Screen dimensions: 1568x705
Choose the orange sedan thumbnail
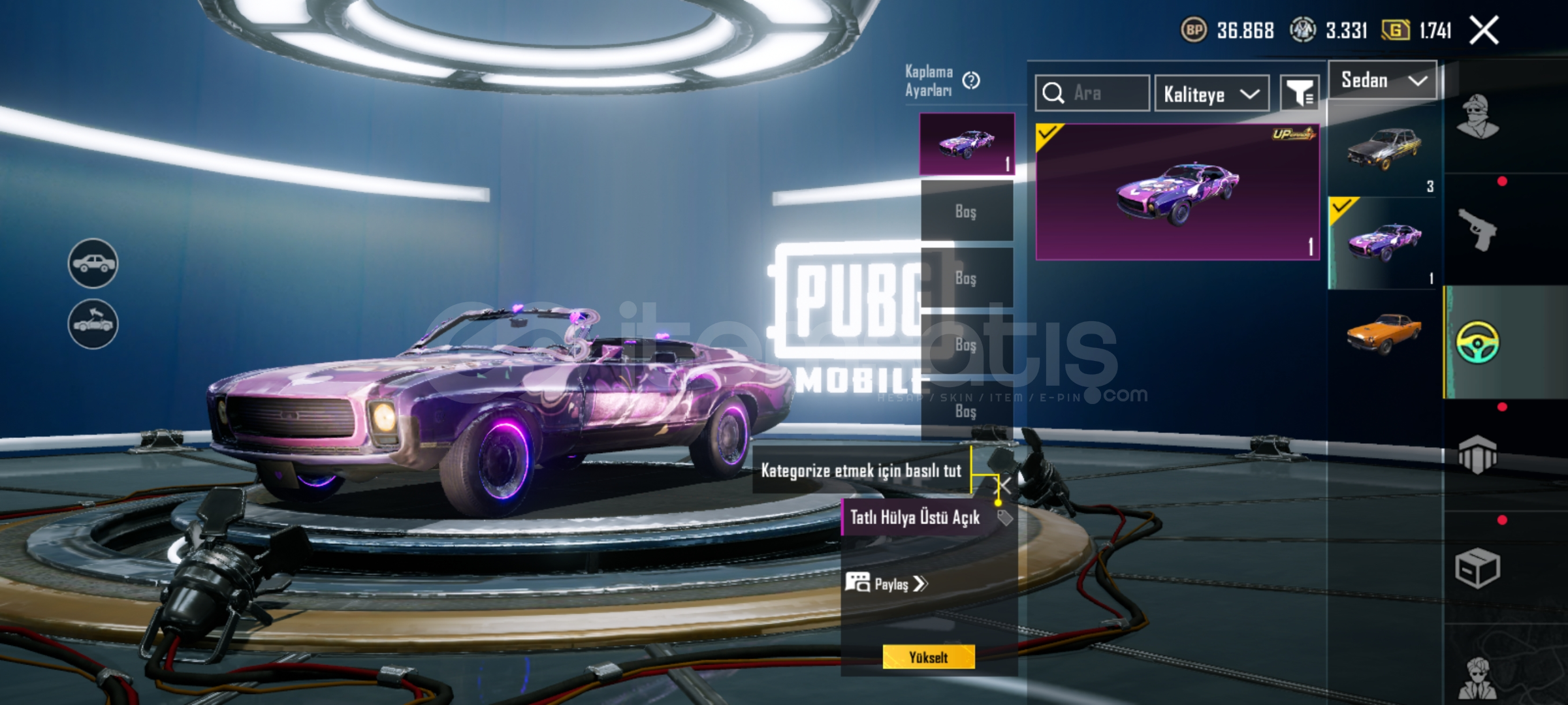pyautogui.click(x=1383, y=333)
